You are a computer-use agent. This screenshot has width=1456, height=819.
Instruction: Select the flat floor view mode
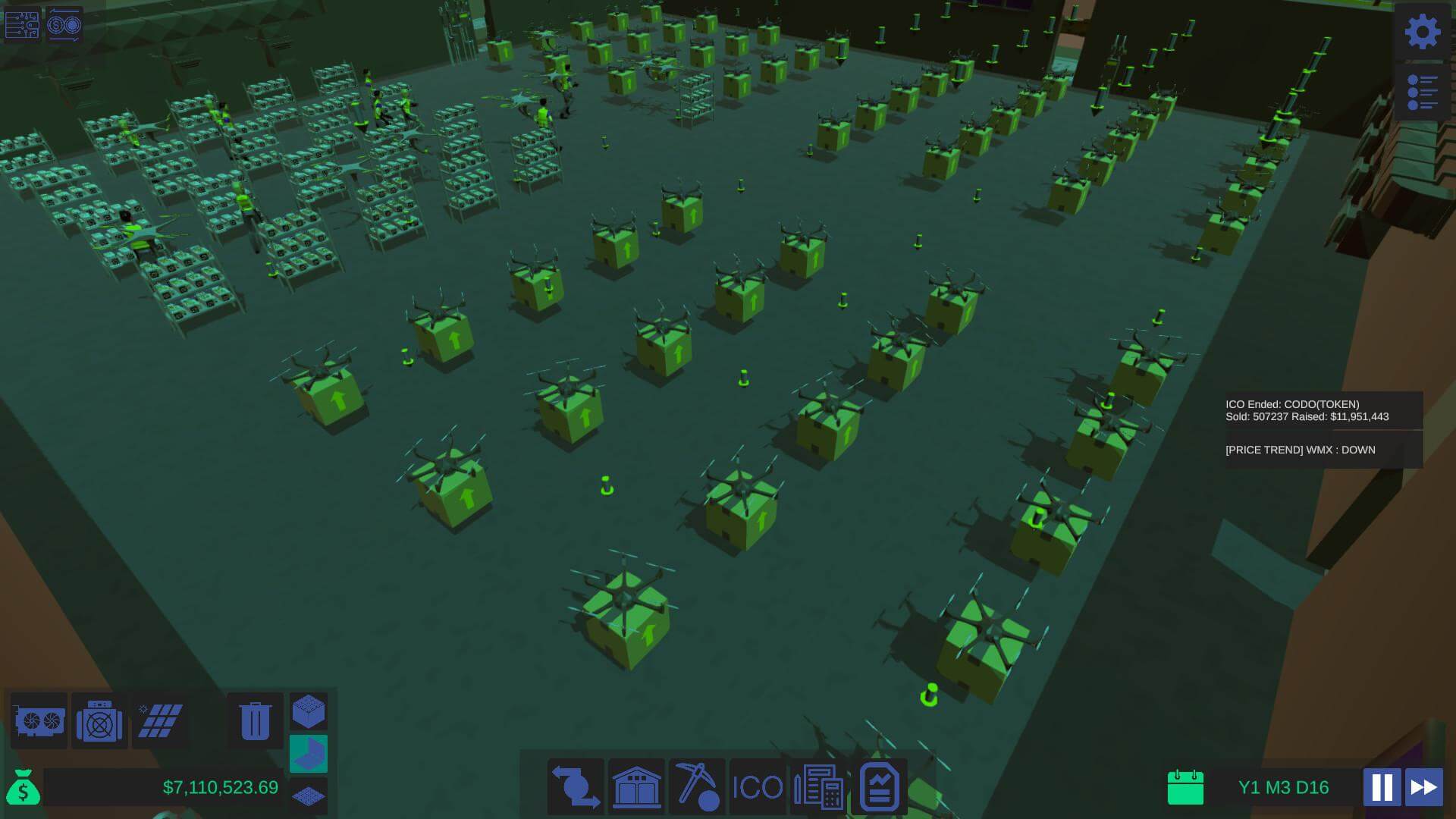coord(309,795)
